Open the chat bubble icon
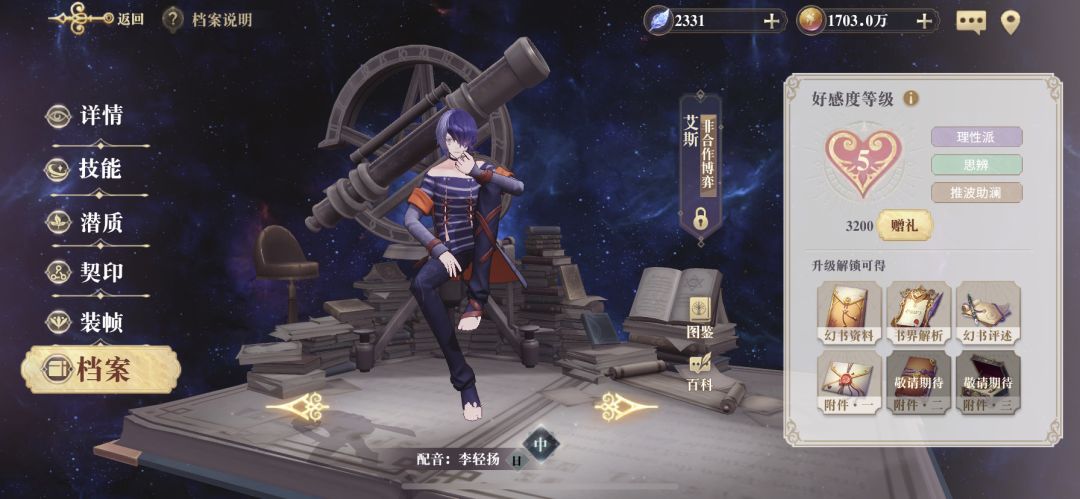Screen dimensions: 1080x499 [x=970, y=21]
